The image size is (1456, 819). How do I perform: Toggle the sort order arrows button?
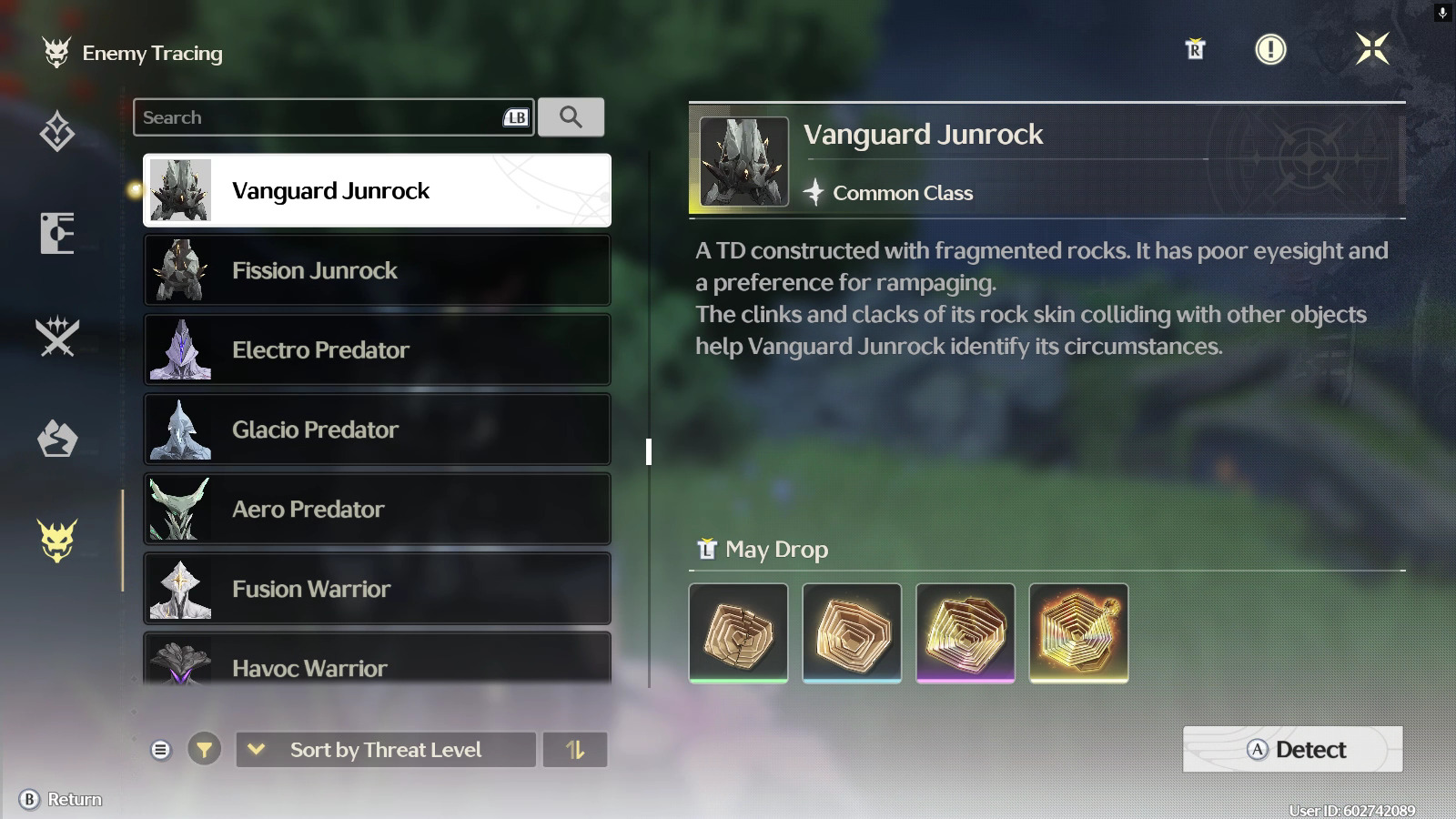tap(574, 750)
